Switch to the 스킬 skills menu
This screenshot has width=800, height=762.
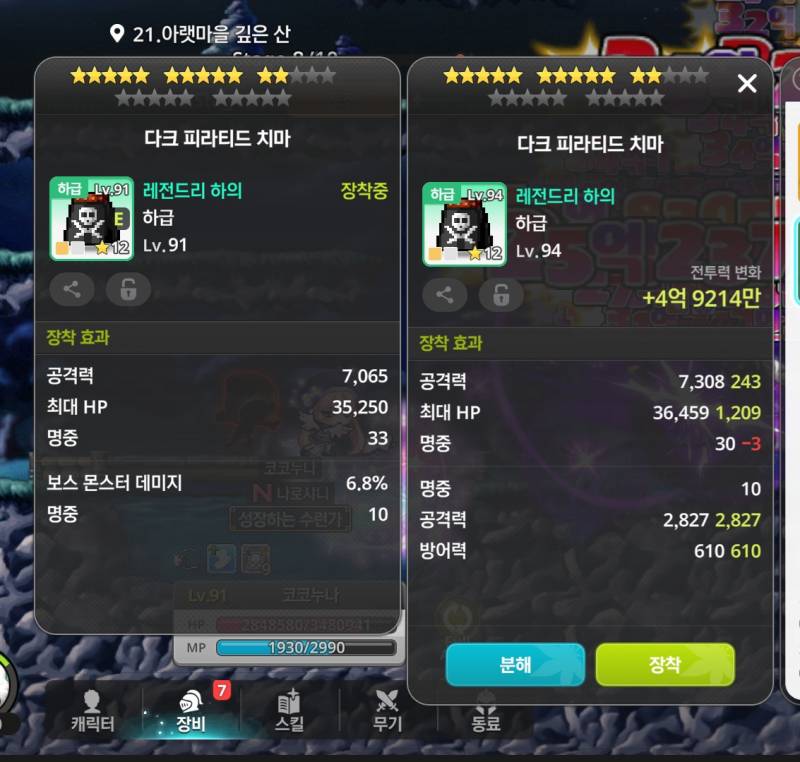[x=289, y=712]
